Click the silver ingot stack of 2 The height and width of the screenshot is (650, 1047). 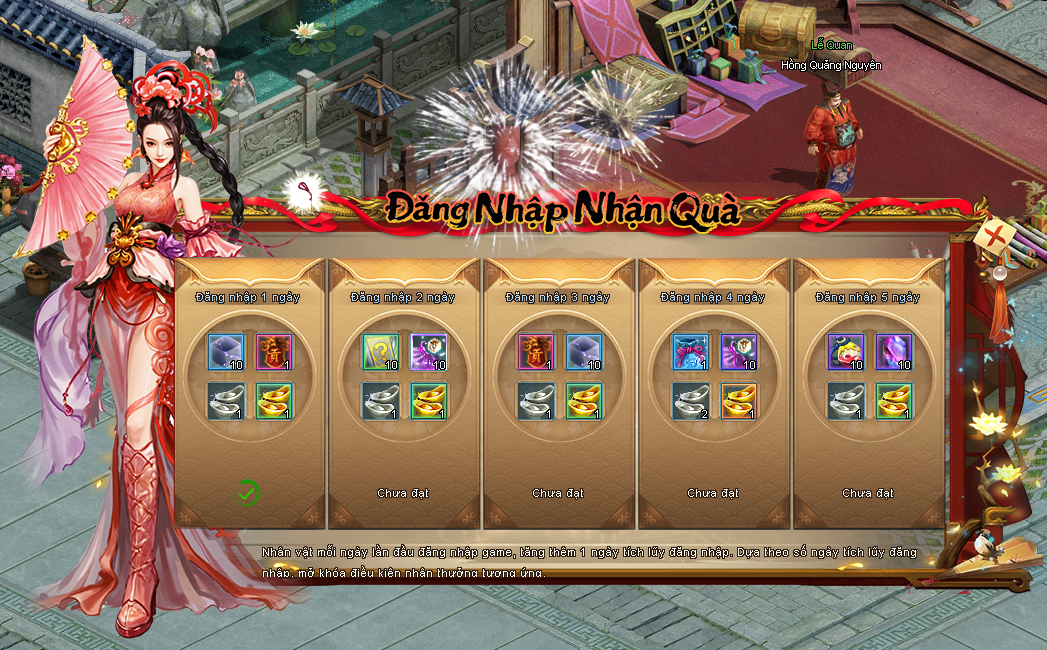click(x=690, y=400)
